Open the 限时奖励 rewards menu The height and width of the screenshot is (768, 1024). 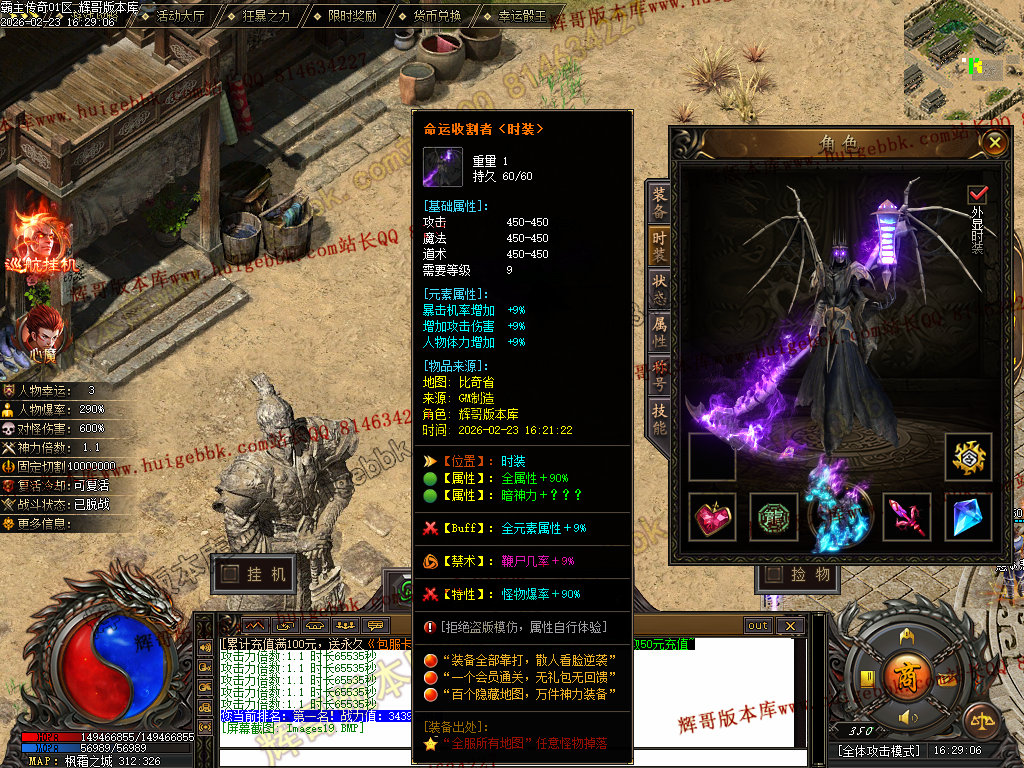pyautogui.click(x=352, y=17)
